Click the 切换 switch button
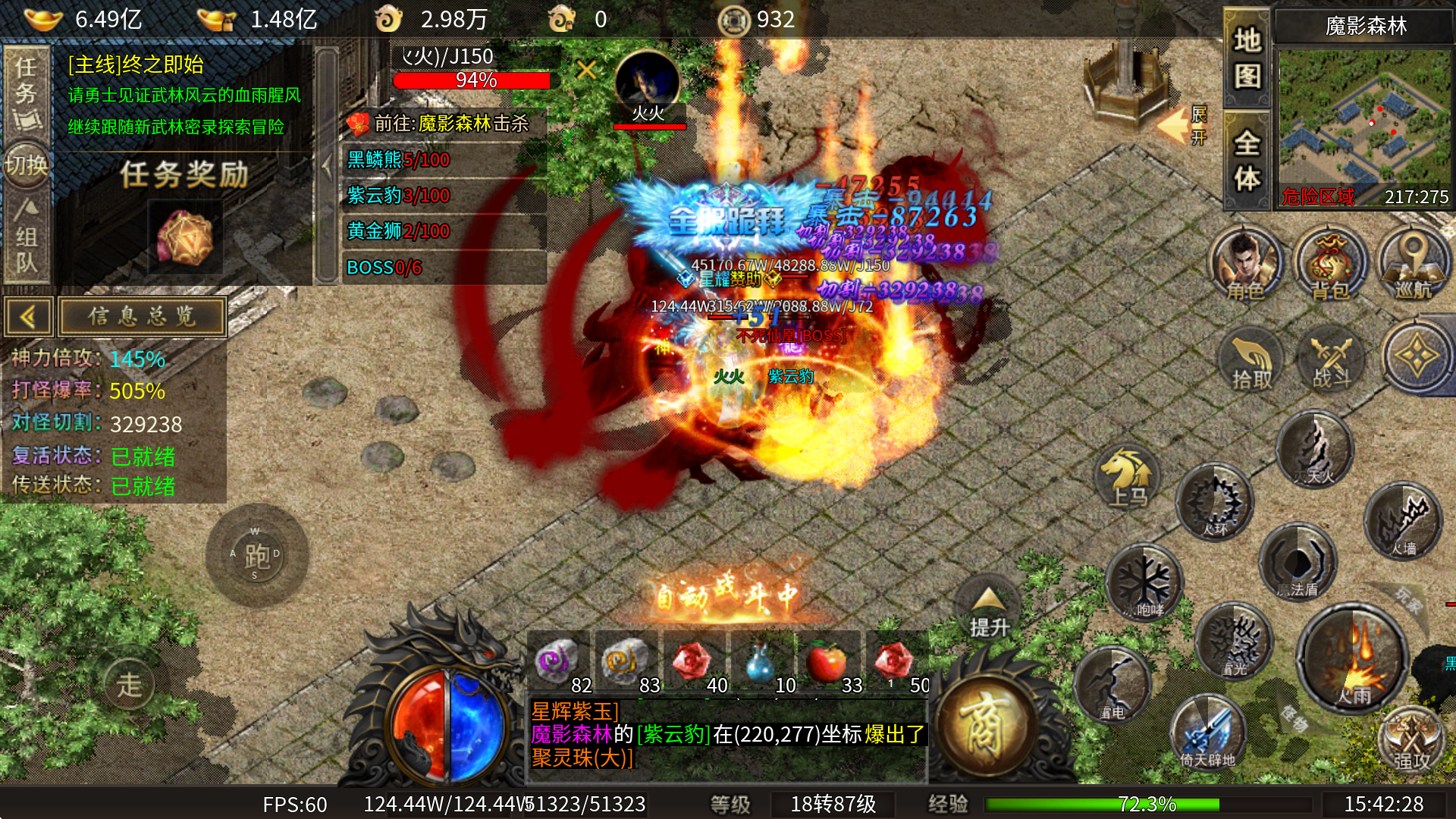Screen dimensions: 1456x819 [x=27, y=165]
